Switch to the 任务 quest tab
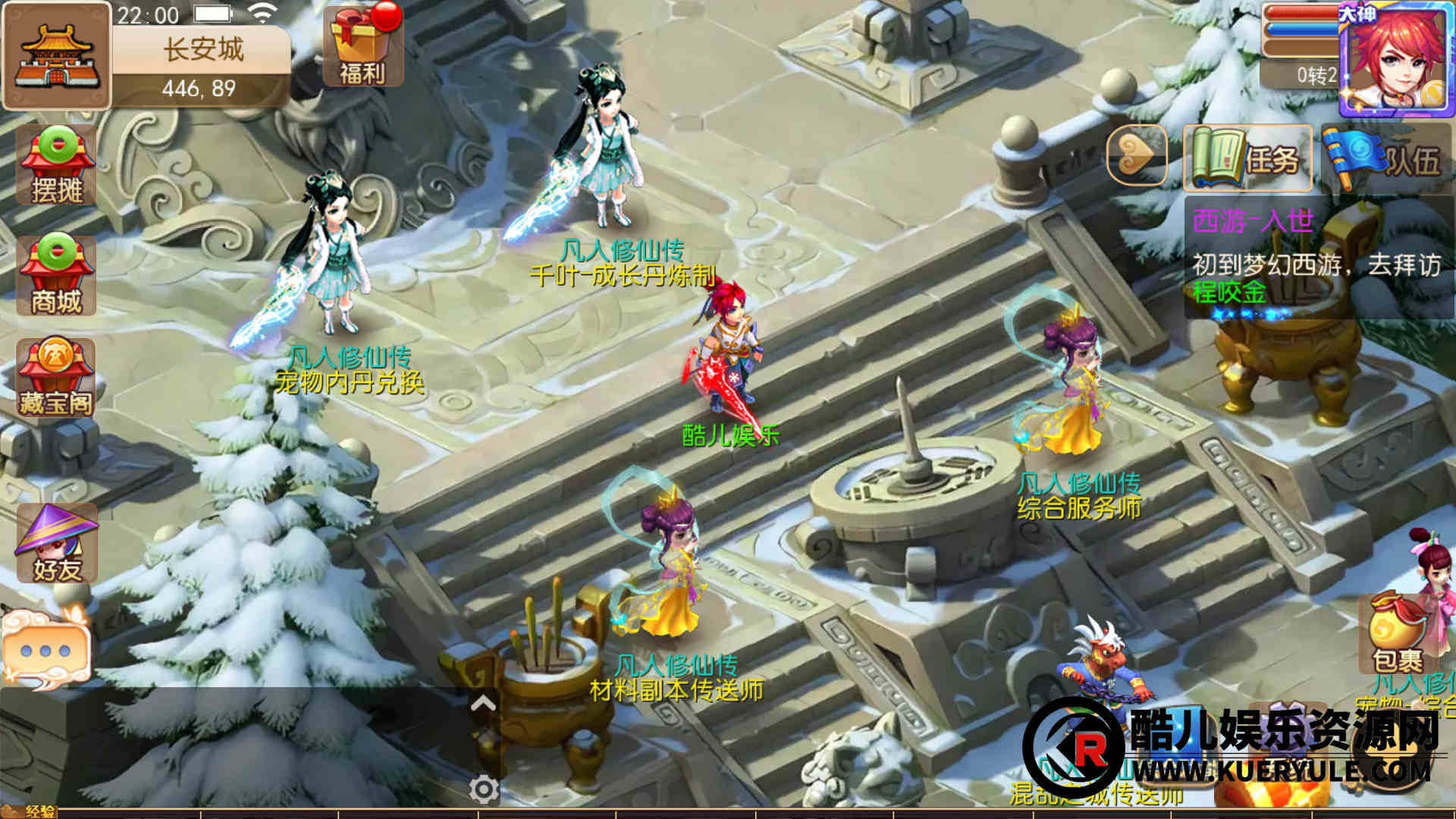 [x=1247, y=158]
